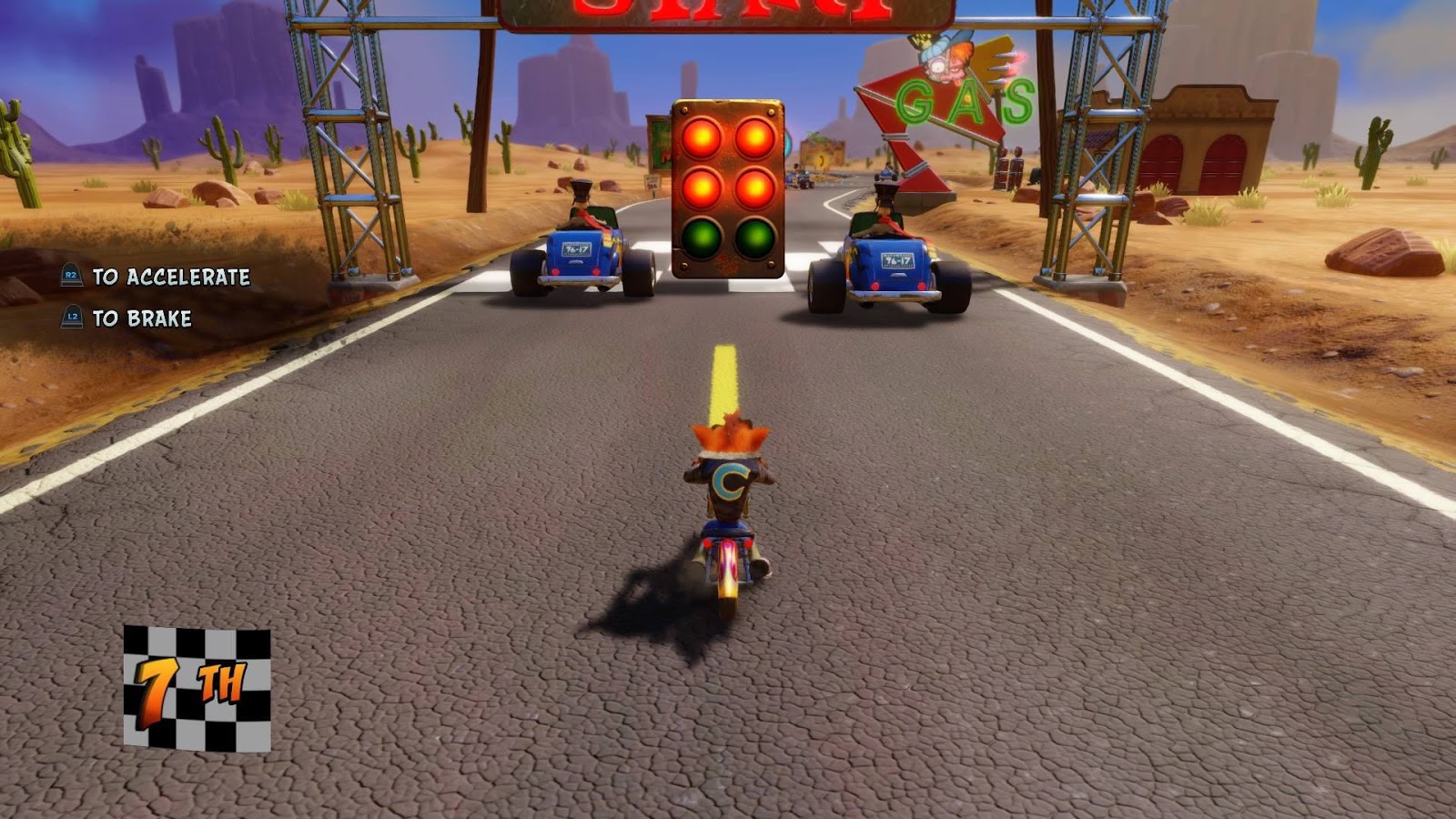
Task: Toggle the middle-right amber light
Action: (755, 190)
